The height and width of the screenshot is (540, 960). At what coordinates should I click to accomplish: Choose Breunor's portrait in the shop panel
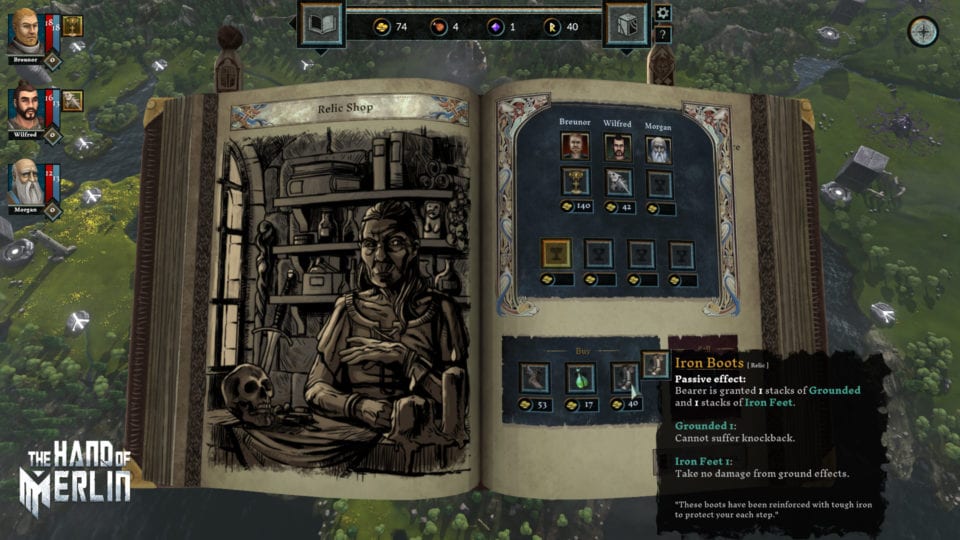574,147
